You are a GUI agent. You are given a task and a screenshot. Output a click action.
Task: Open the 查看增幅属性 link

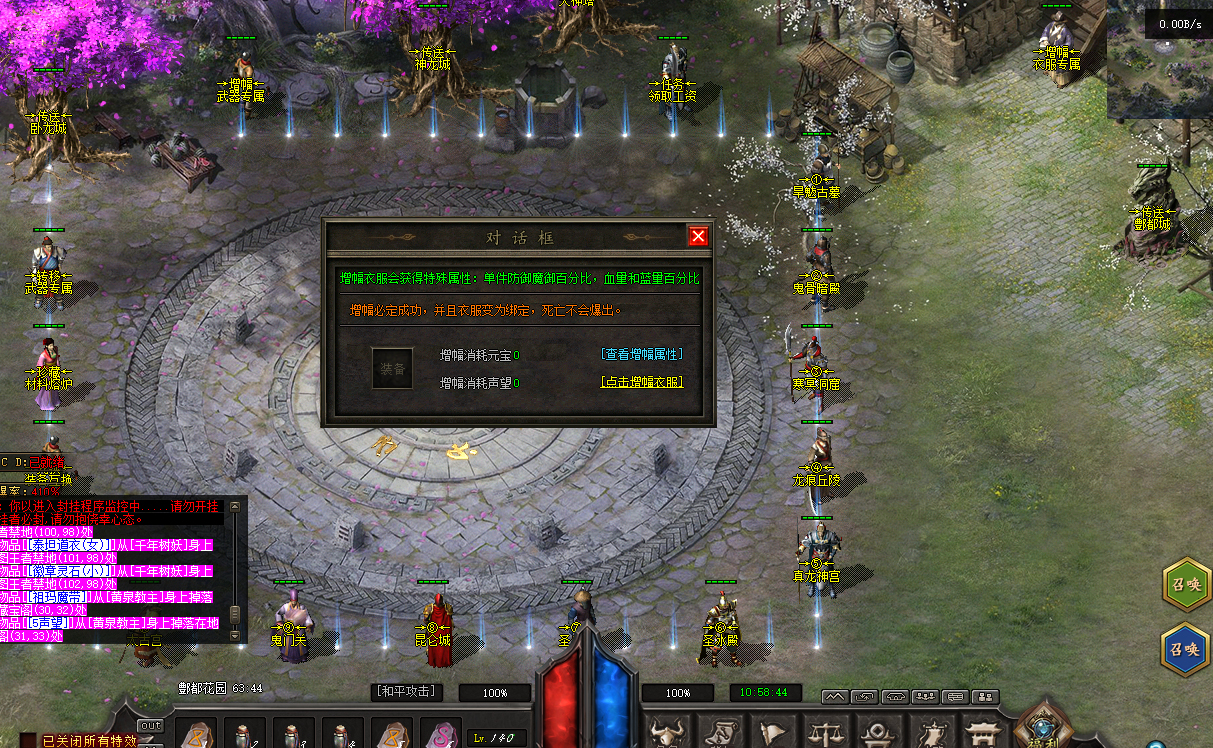tap(642, 354)
